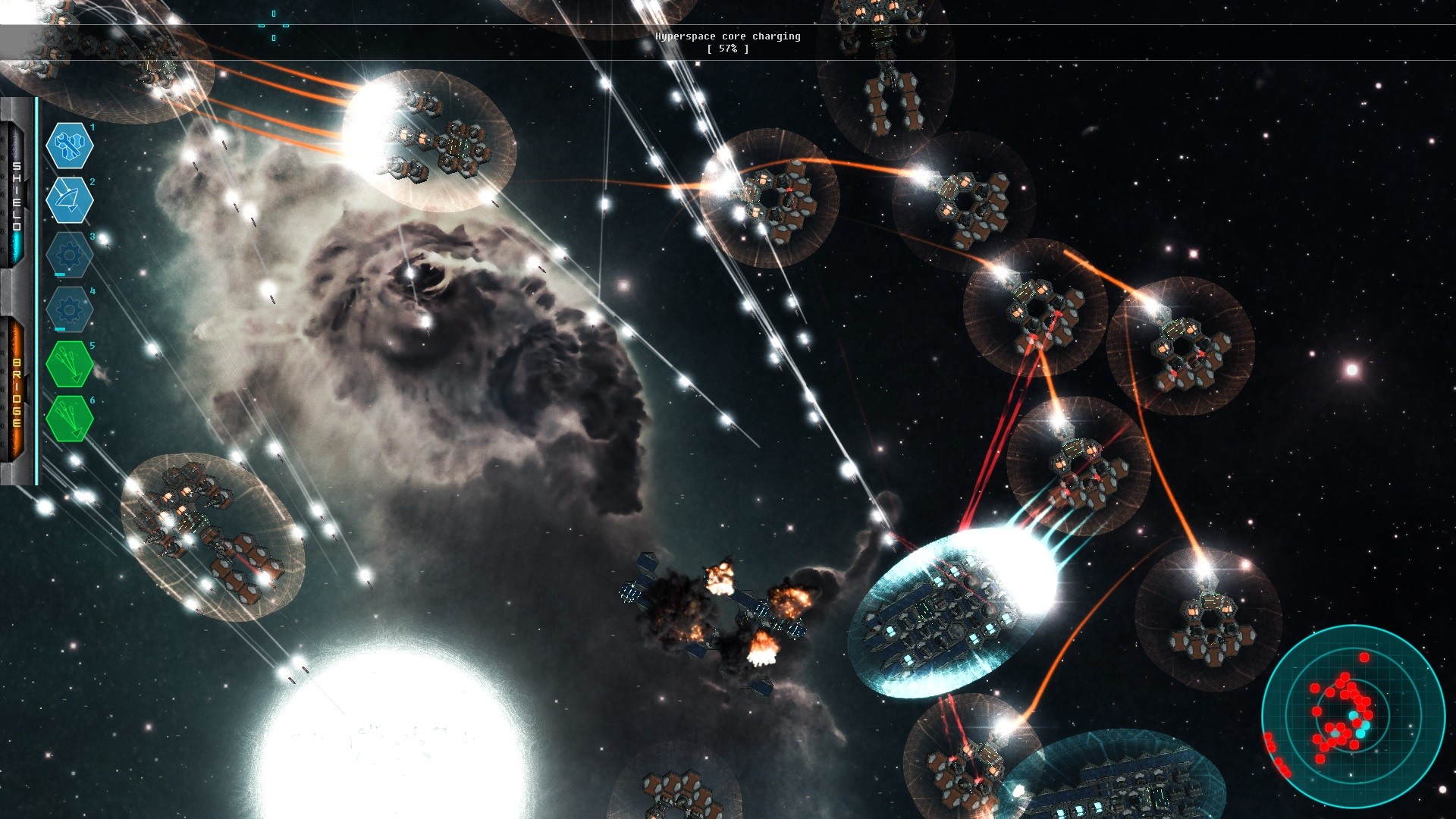
Task: Launch the green missile salvo numbered 6
Action: [70, 419]
